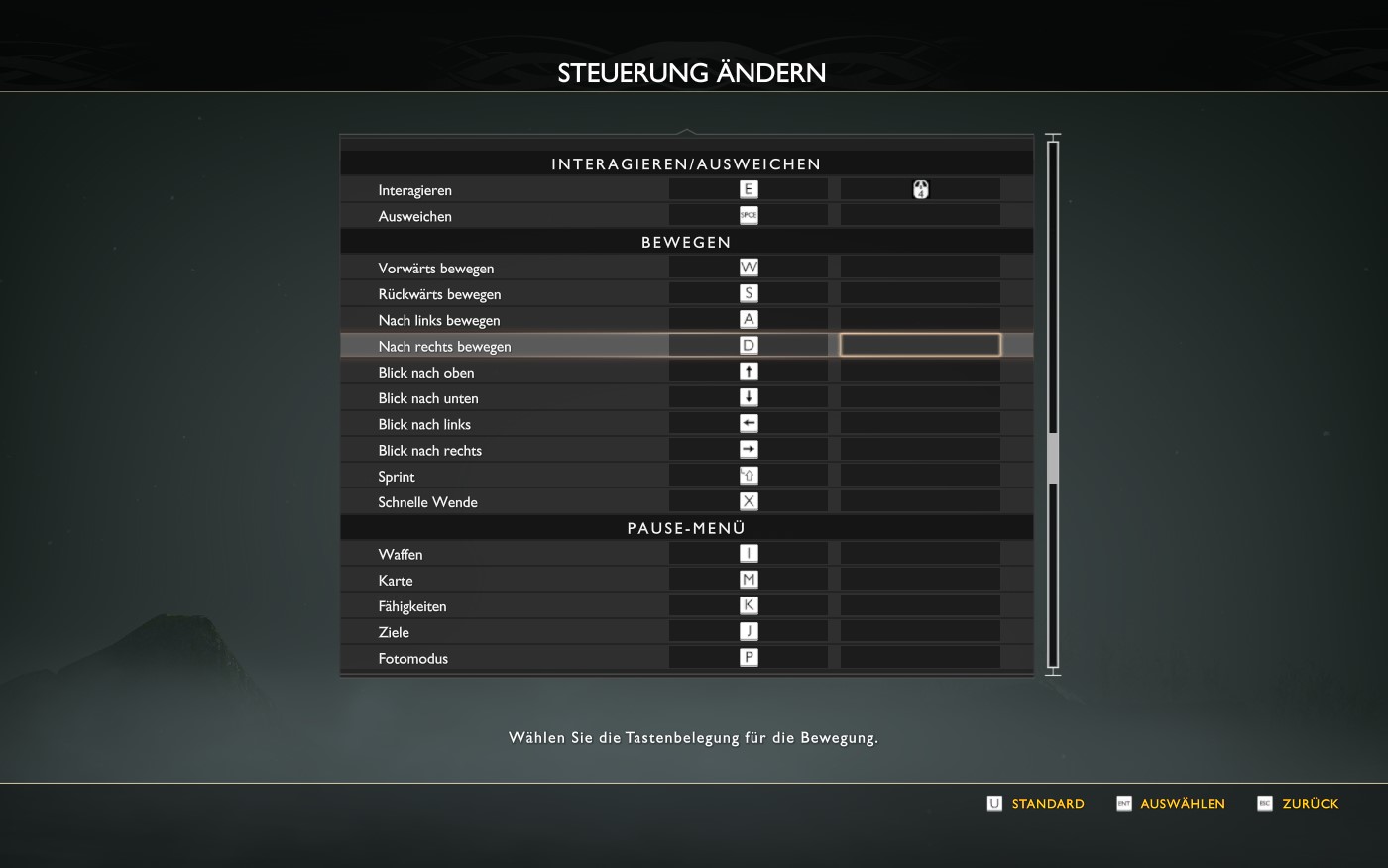Select the Waffen pause-menu binding

(x=401, y=554)
